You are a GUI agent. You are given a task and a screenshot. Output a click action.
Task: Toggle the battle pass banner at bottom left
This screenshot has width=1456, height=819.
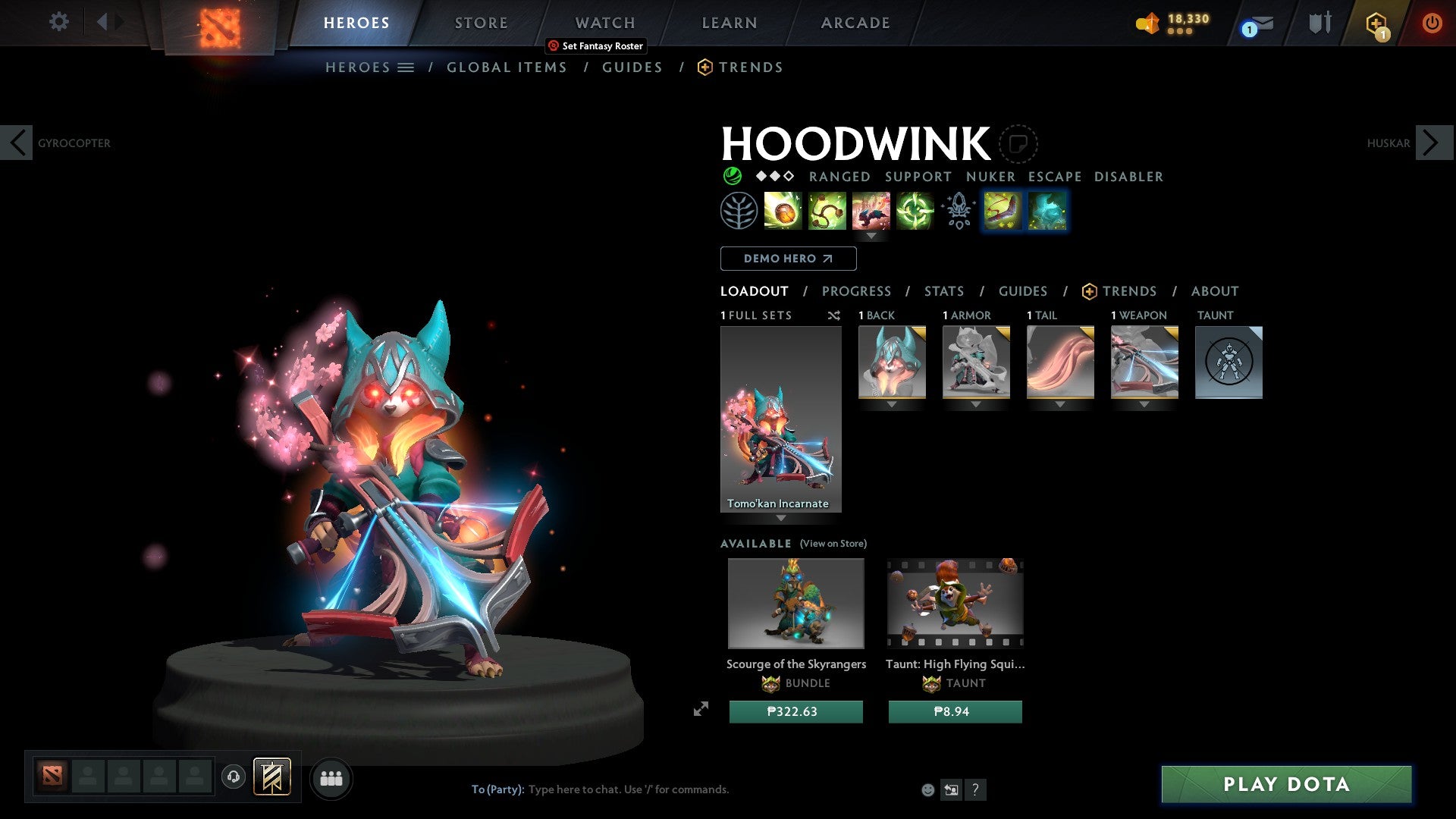click(271, 777)
